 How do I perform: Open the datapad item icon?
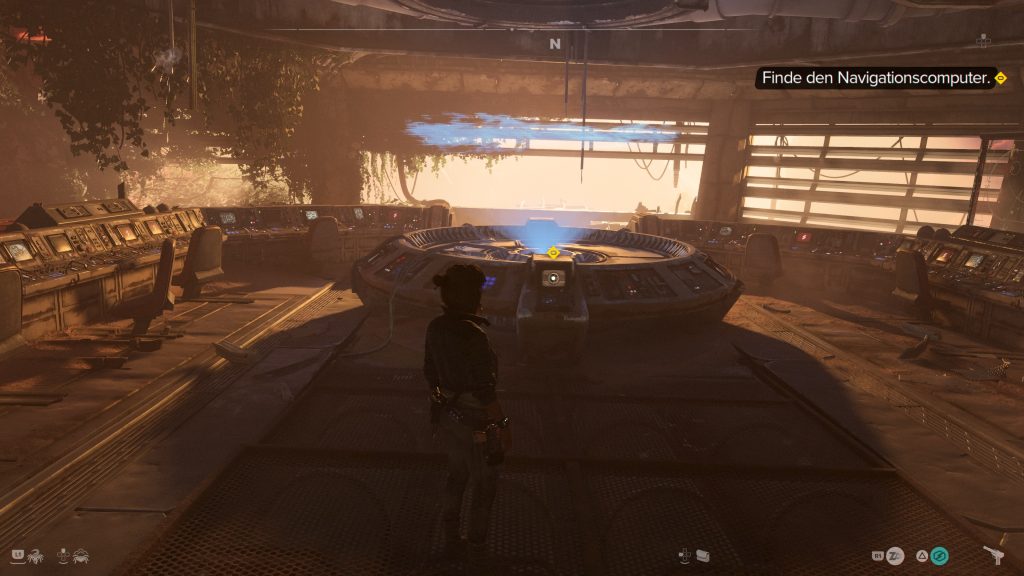point(701,555)
